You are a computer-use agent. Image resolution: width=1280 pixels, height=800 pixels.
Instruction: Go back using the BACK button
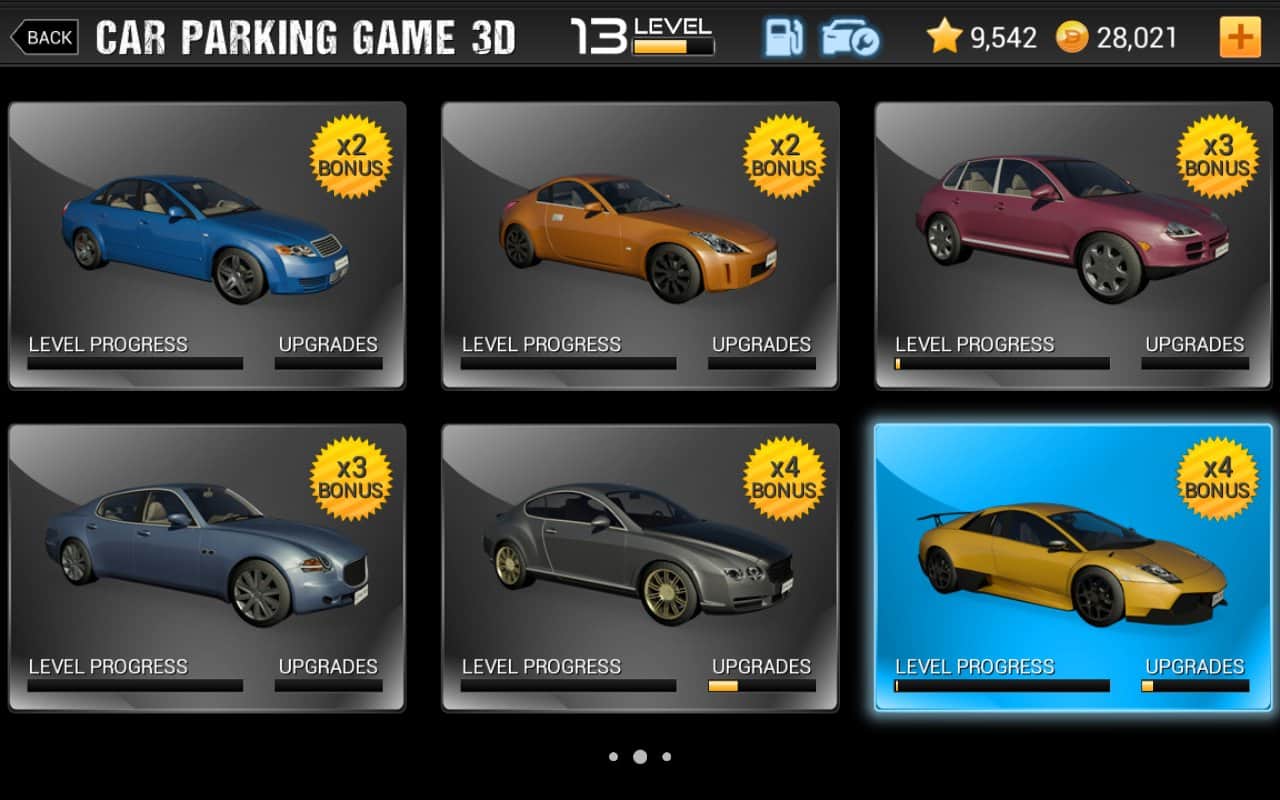(43, 38)
